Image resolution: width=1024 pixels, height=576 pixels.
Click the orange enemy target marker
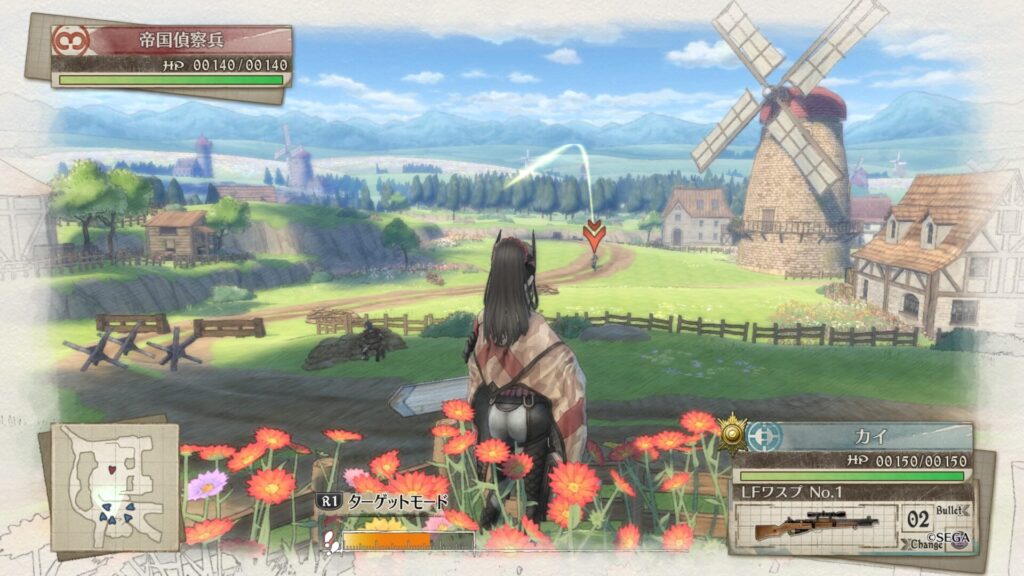pyautogui.click(x=593, y=235)
